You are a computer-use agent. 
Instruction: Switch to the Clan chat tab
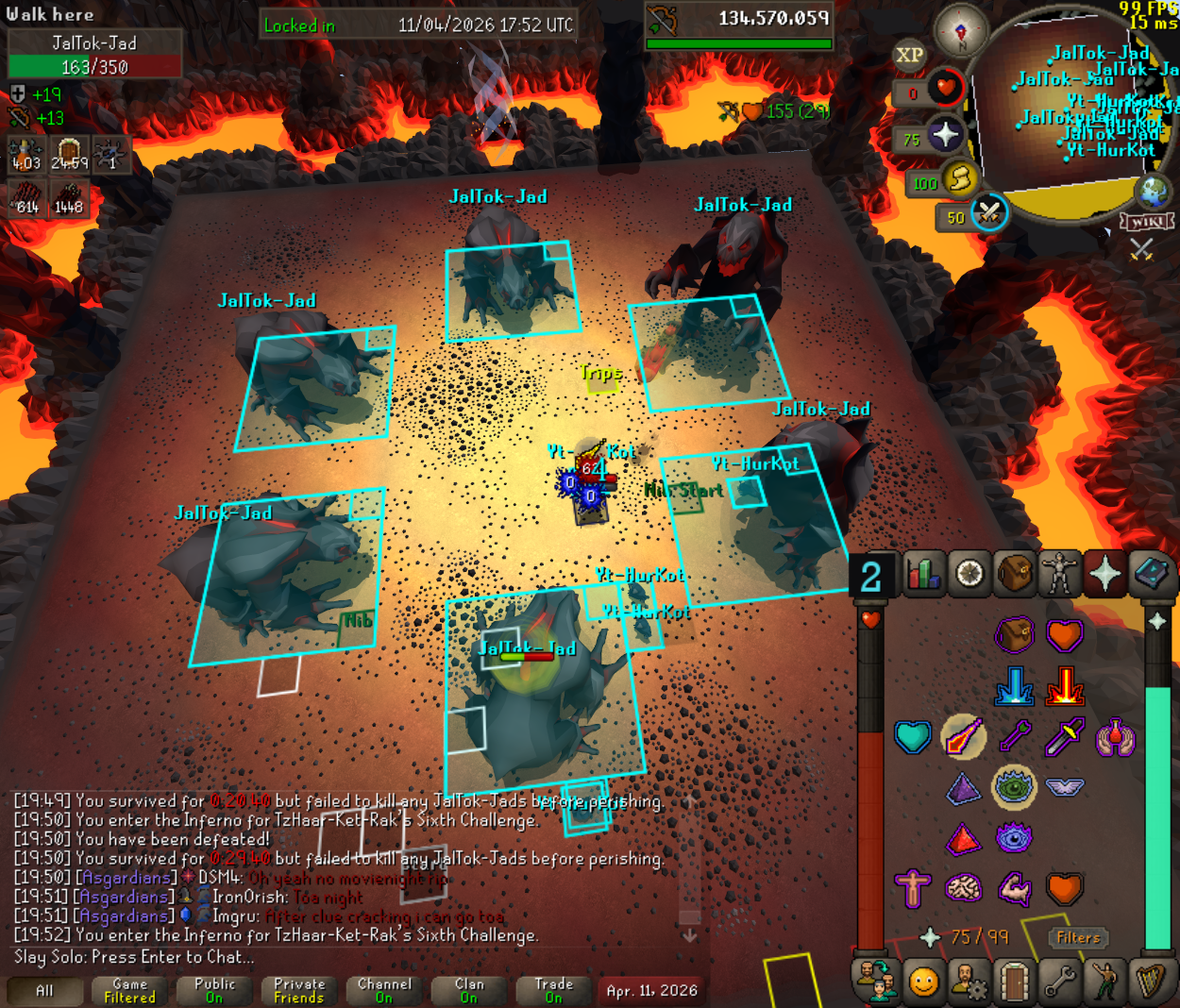tap(469, 991)
